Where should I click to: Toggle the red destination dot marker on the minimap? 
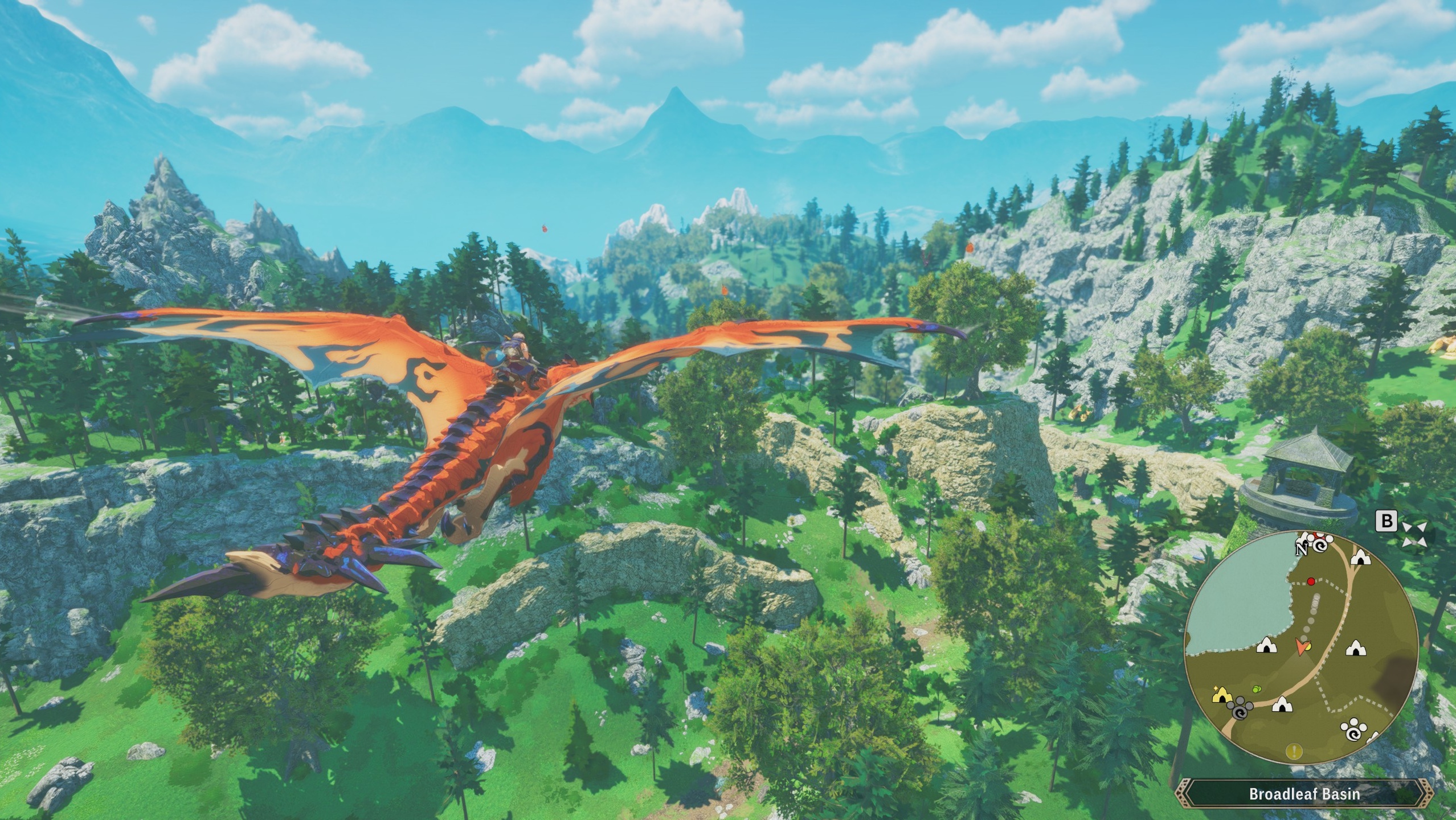point(1311,582)
